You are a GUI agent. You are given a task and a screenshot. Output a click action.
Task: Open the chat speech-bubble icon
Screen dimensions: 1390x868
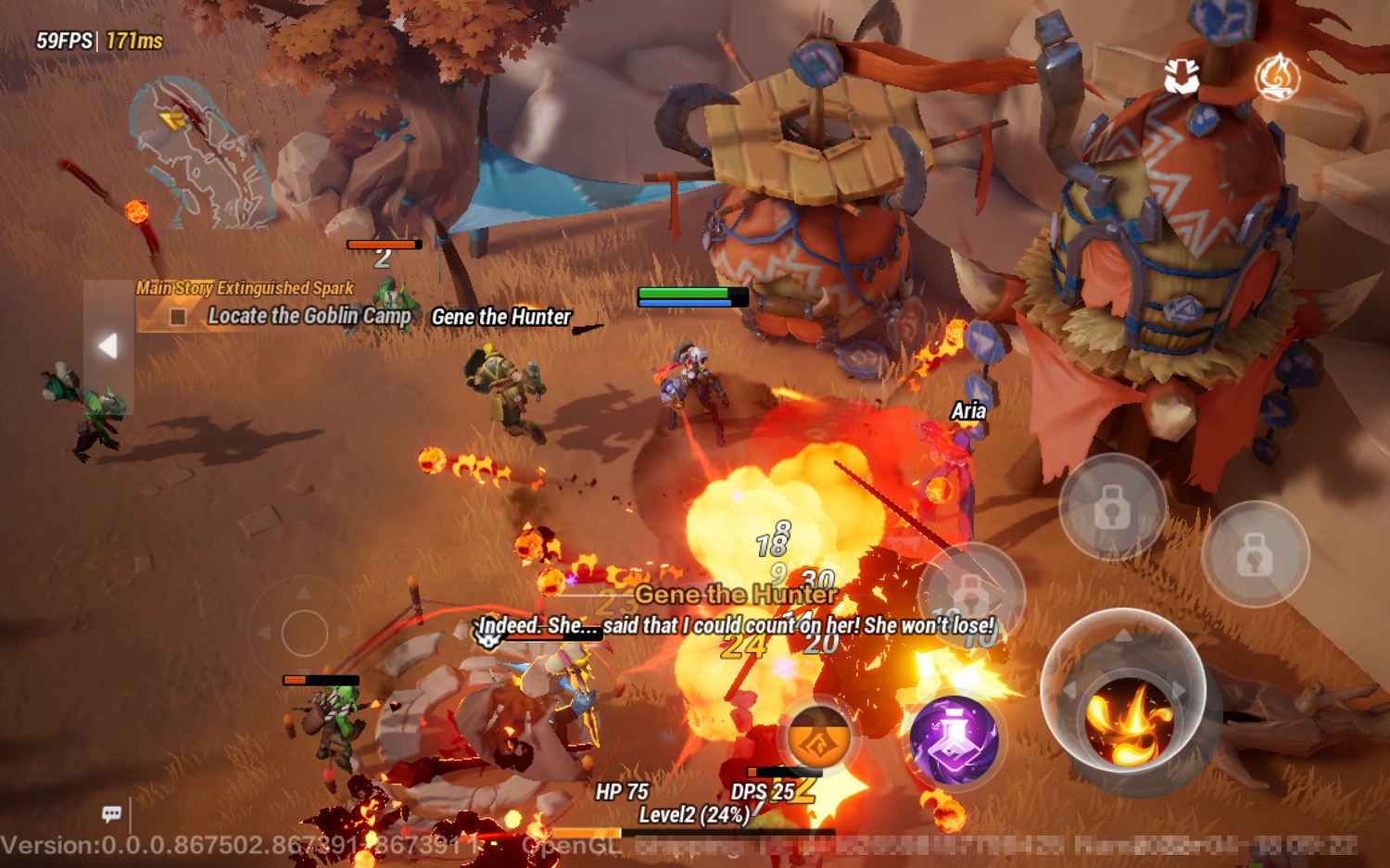pyautogui.click(x=112, y=813)
